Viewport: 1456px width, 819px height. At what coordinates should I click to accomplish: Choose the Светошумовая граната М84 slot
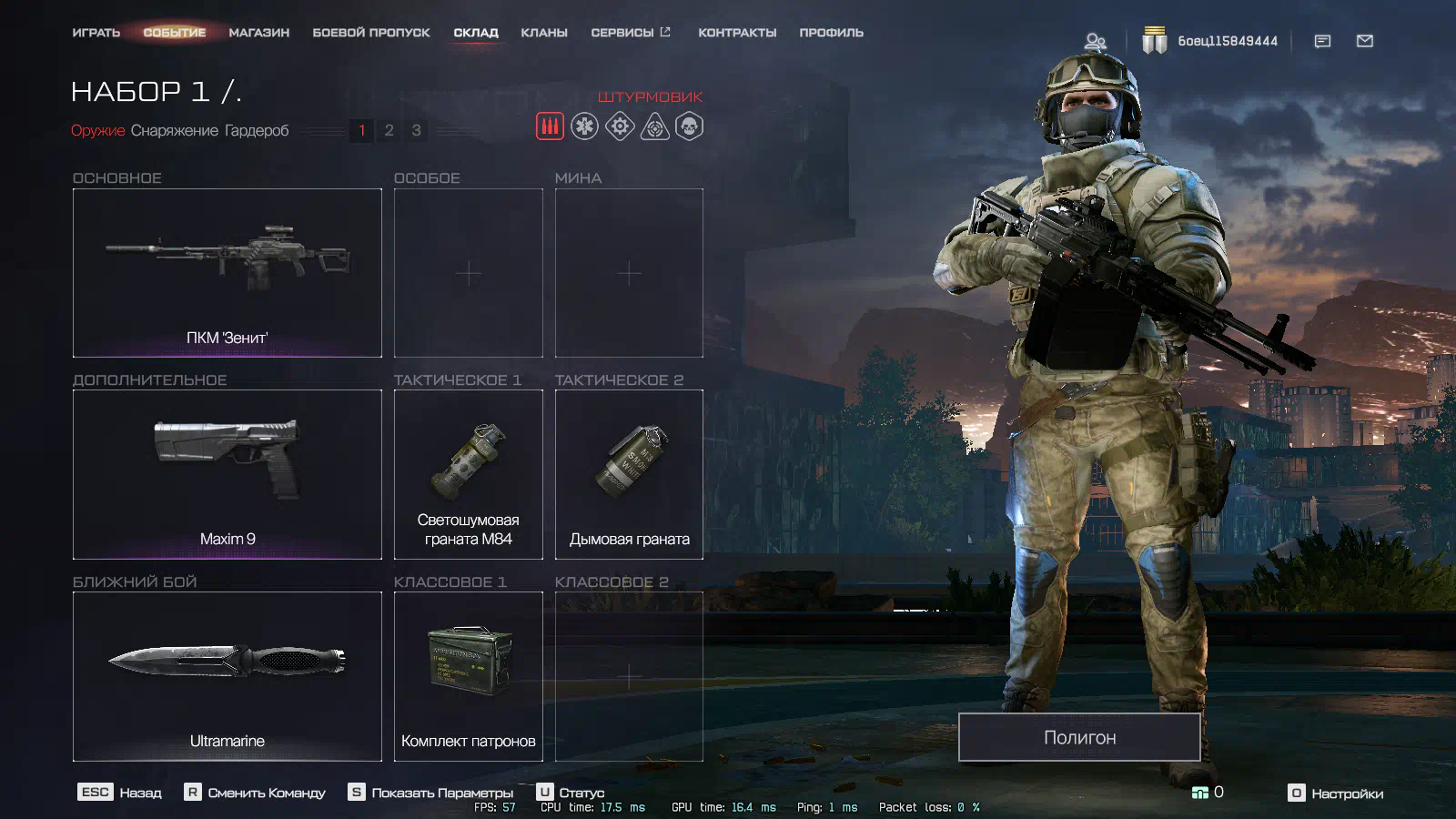468,474
